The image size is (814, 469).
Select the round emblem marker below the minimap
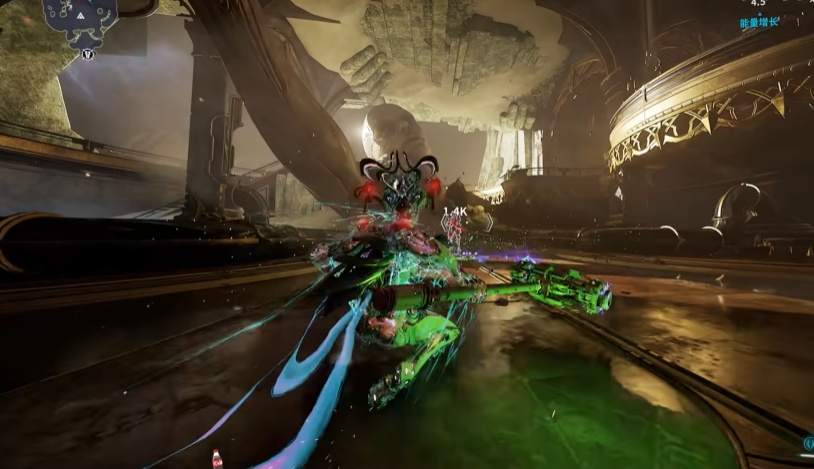[x=87, y=54]
